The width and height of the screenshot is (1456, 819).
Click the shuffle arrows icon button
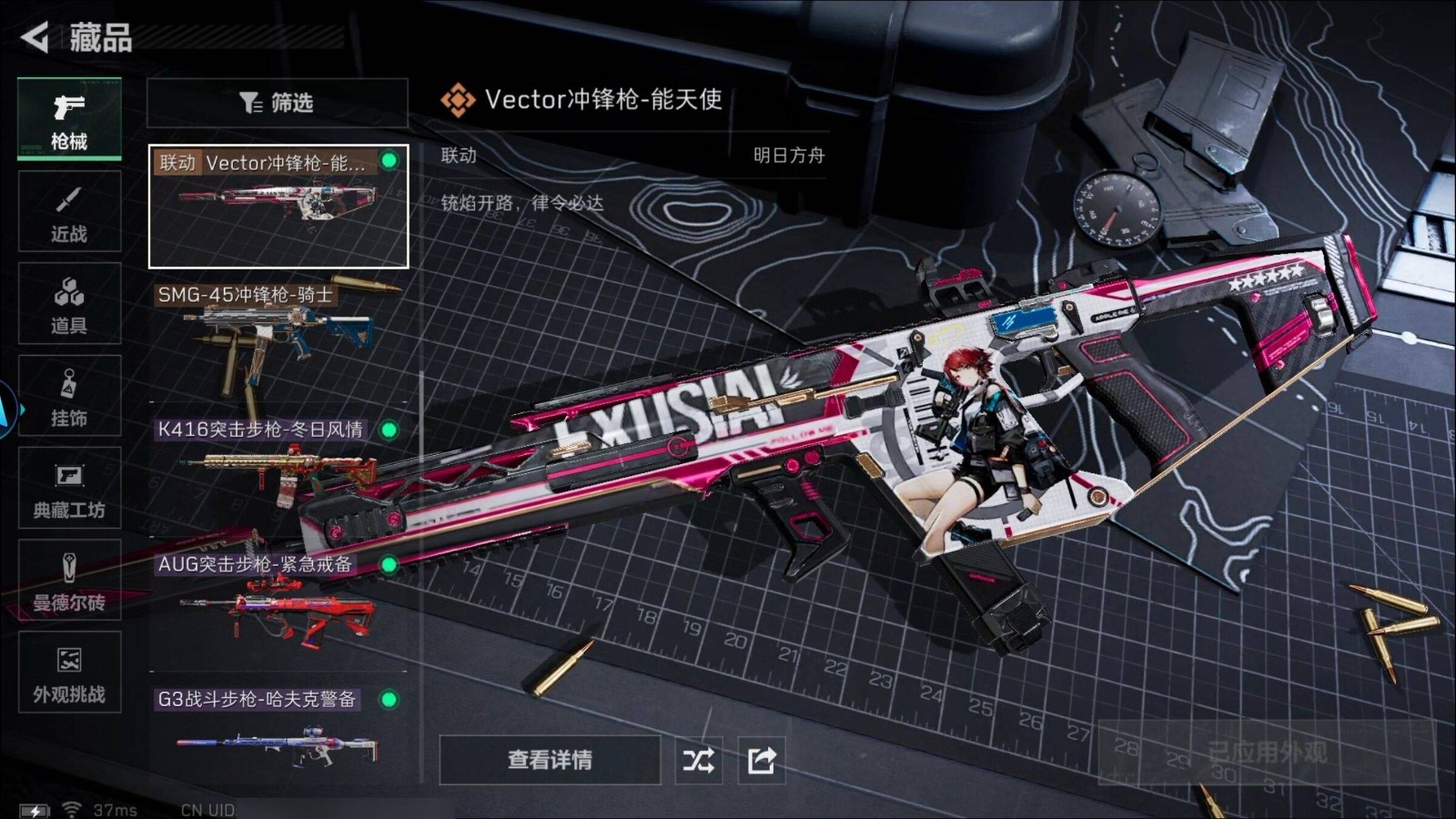698,760
